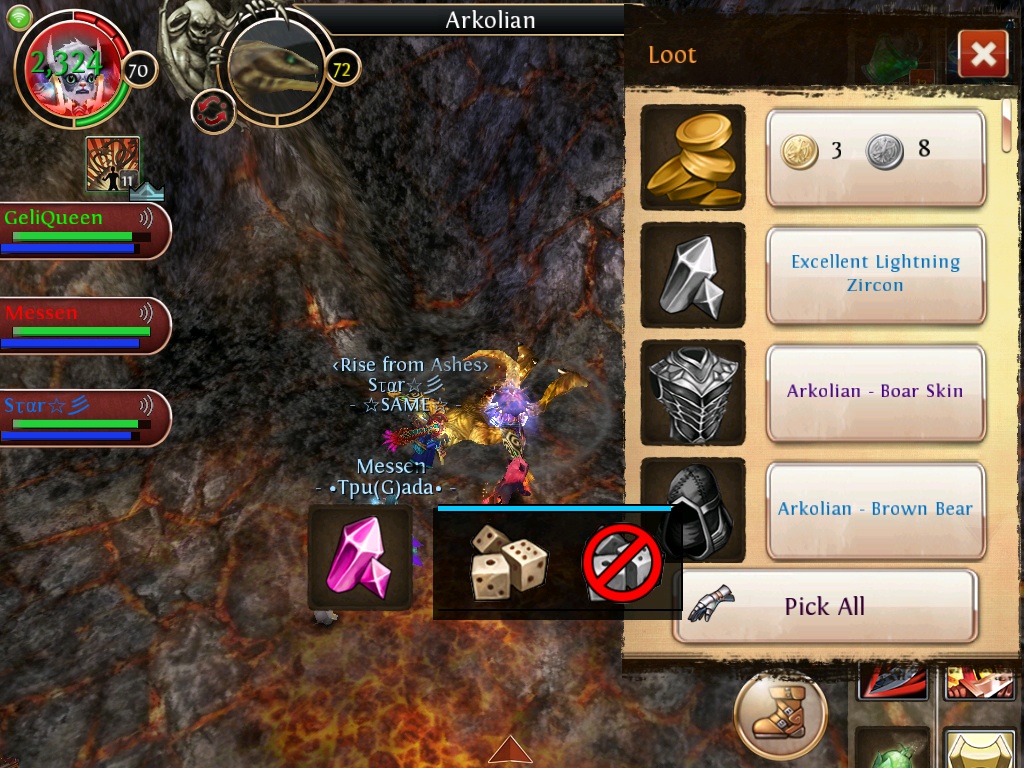Select the zircon gem icon

pos(692,274)
